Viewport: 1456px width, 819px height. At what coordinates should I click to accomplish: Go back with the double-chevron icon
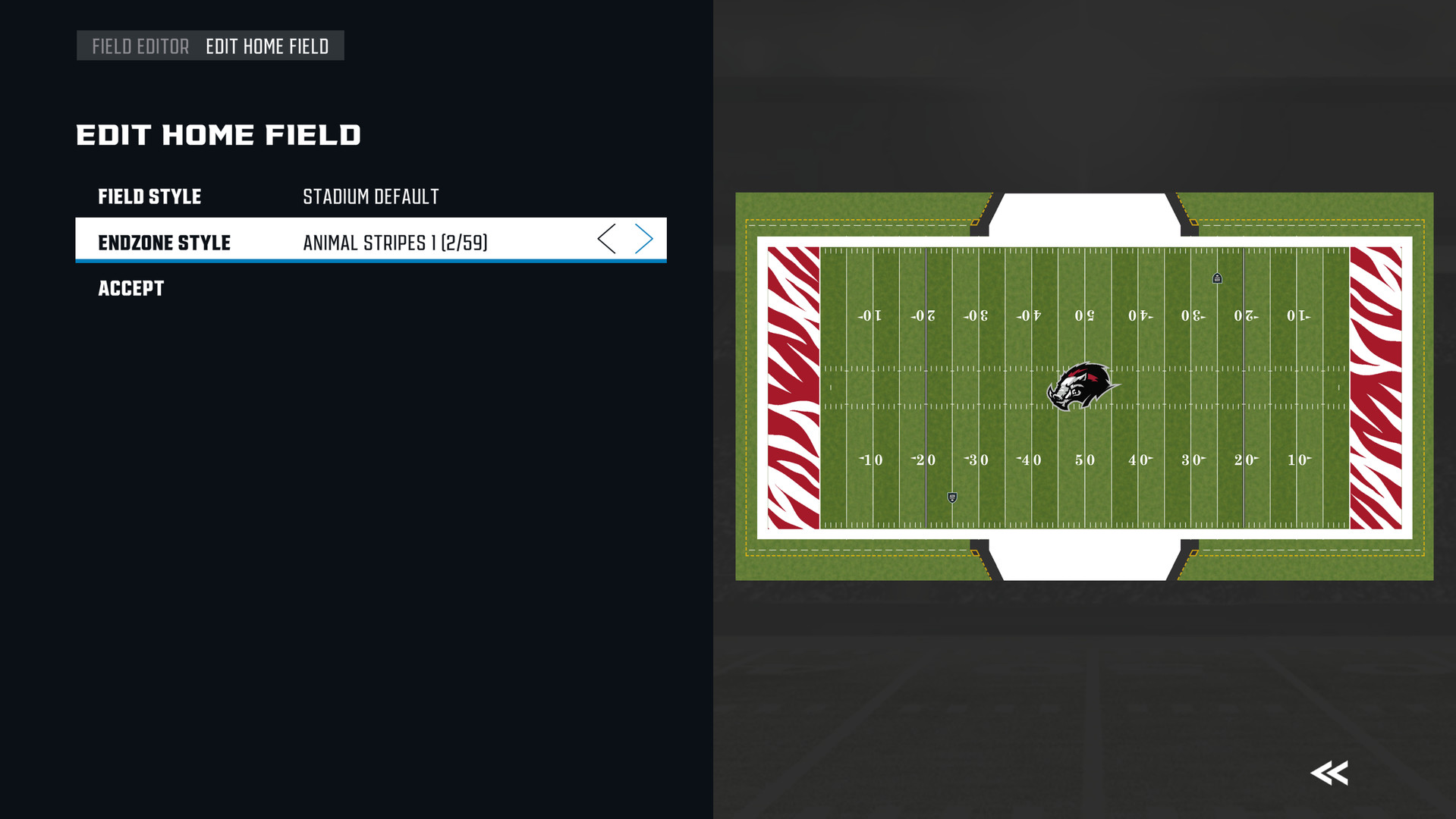tap(1329, 773)
